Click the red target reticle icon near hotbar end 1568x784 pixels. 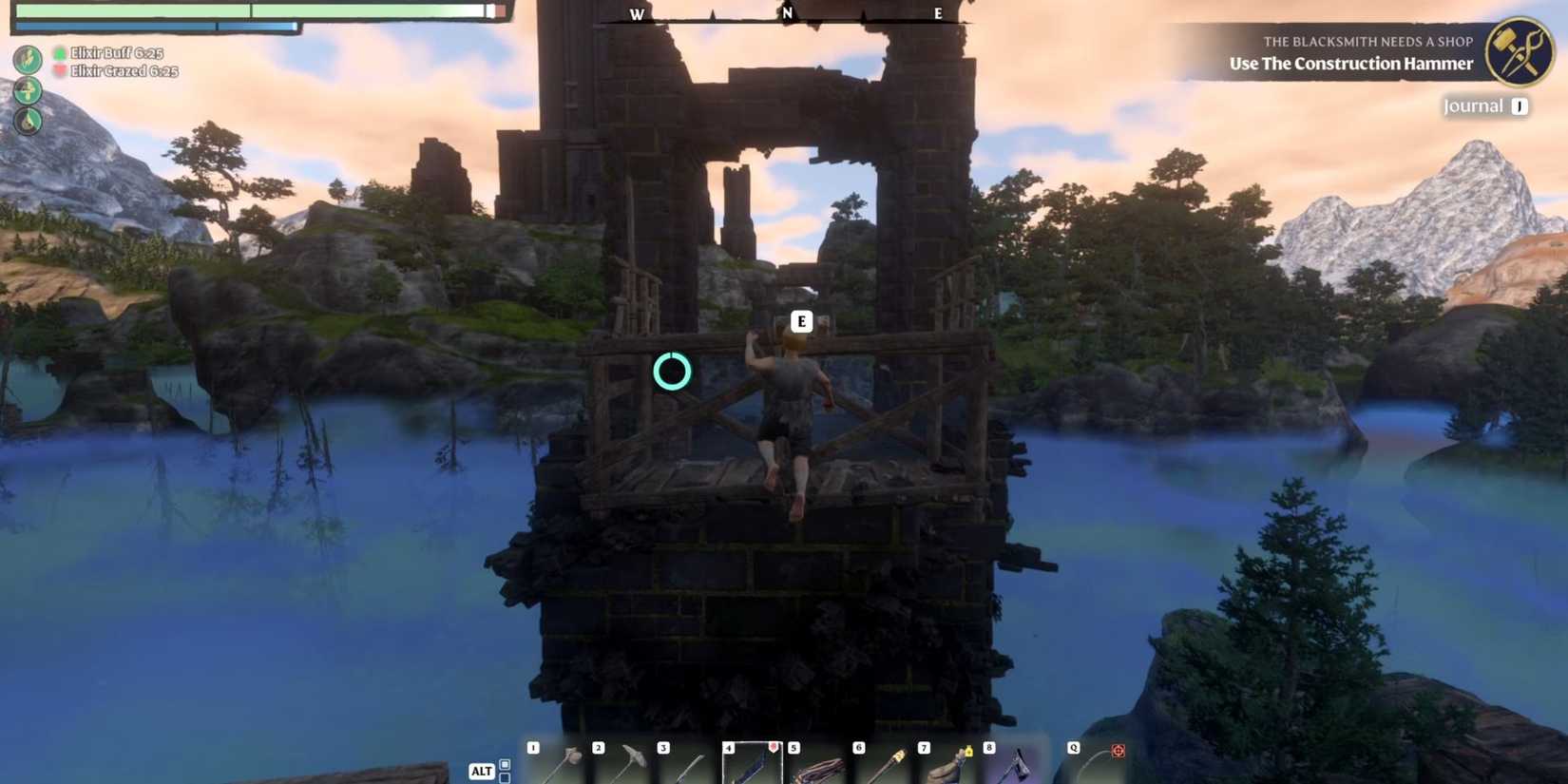click(x=1118, y=750)
